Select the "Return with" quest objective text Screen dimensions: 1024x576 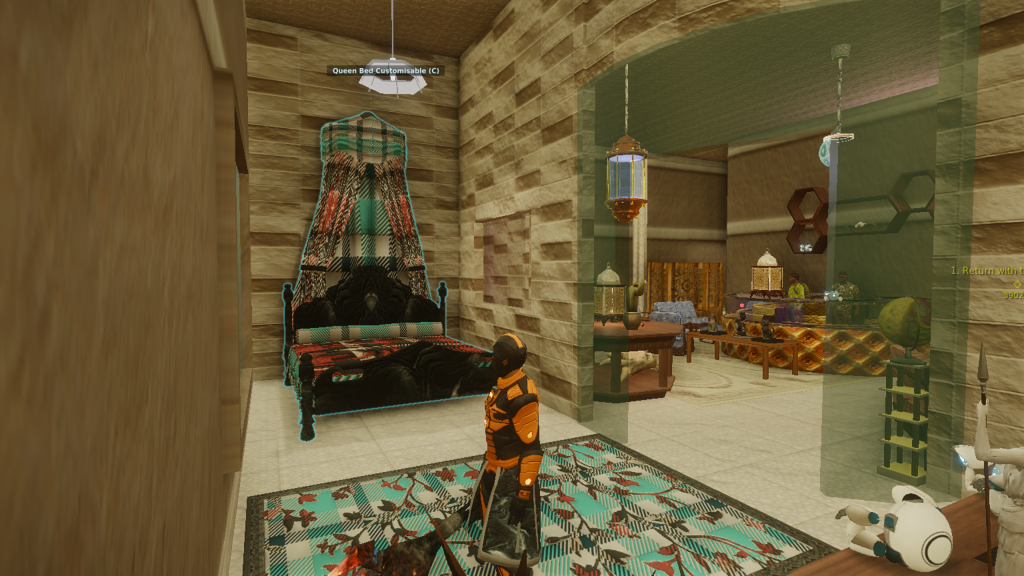click(x=987, y=270)
